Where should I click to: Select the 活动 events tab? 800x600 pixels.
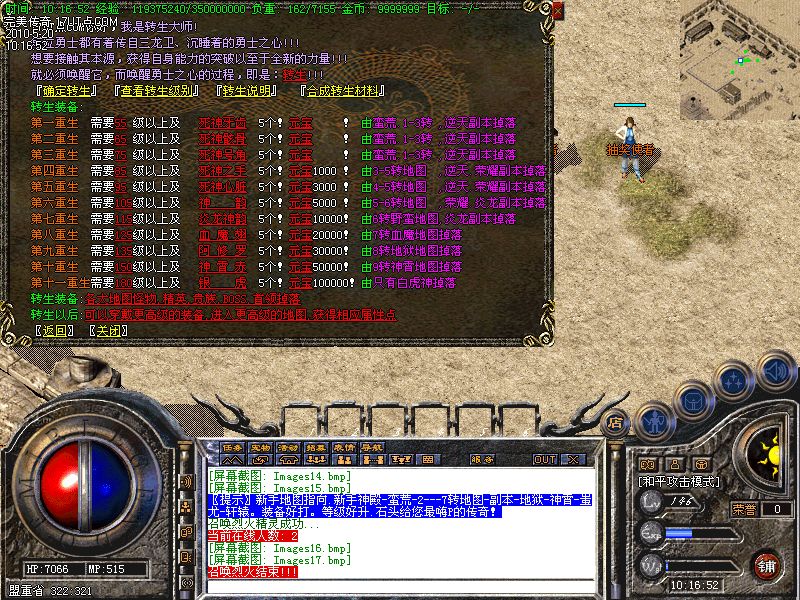pos(289,447)
